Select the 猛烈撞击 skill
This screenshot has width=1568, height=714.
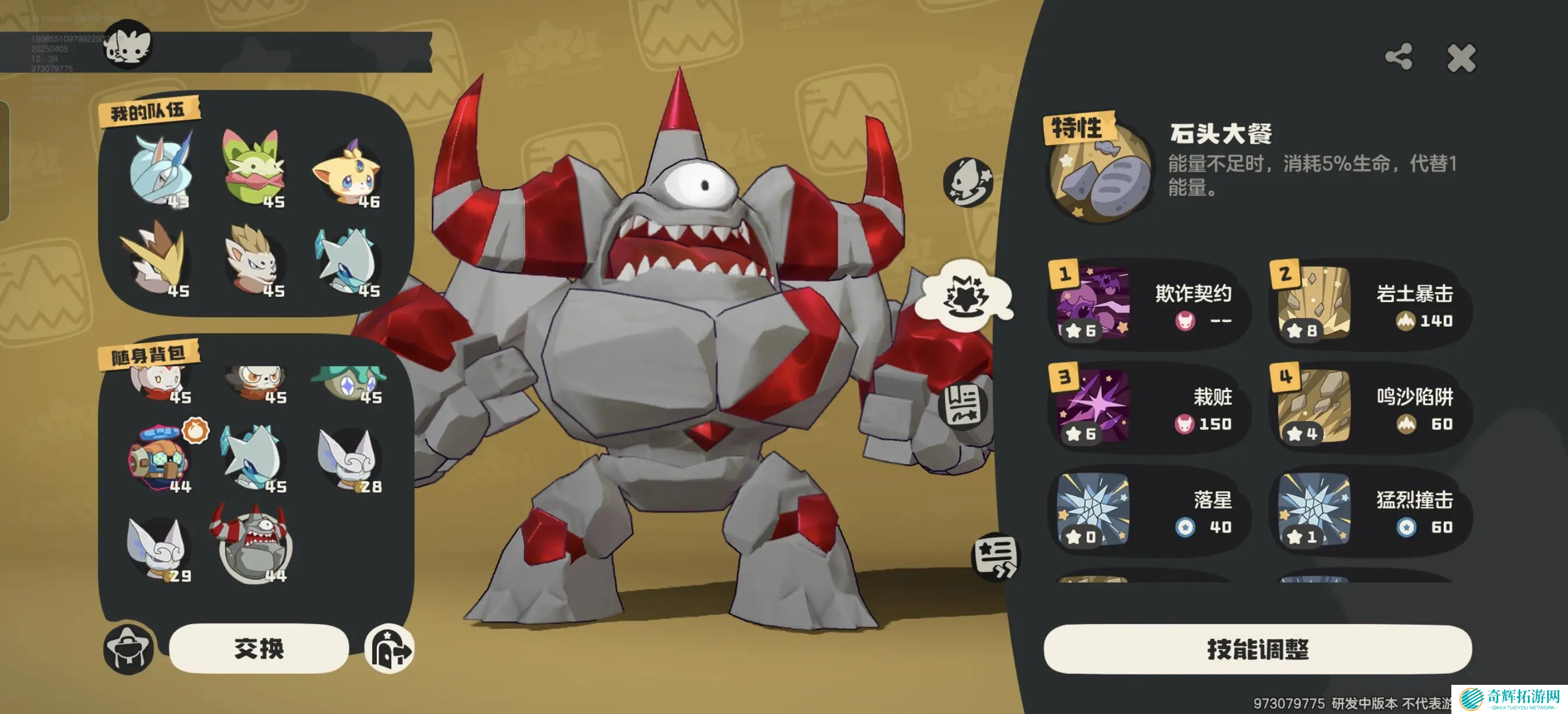(1370, 510)
